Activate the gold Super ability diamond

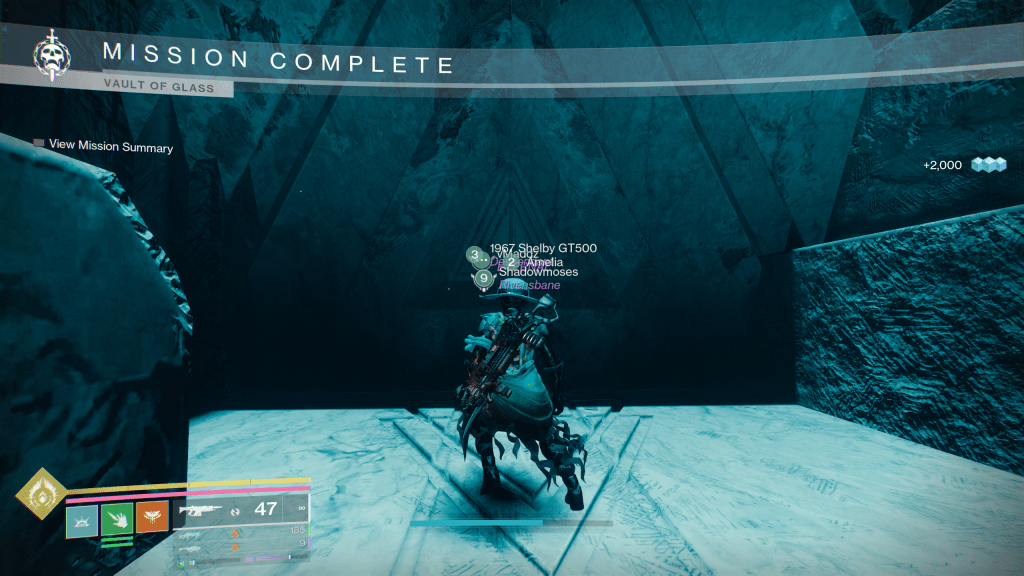[41, 493]
